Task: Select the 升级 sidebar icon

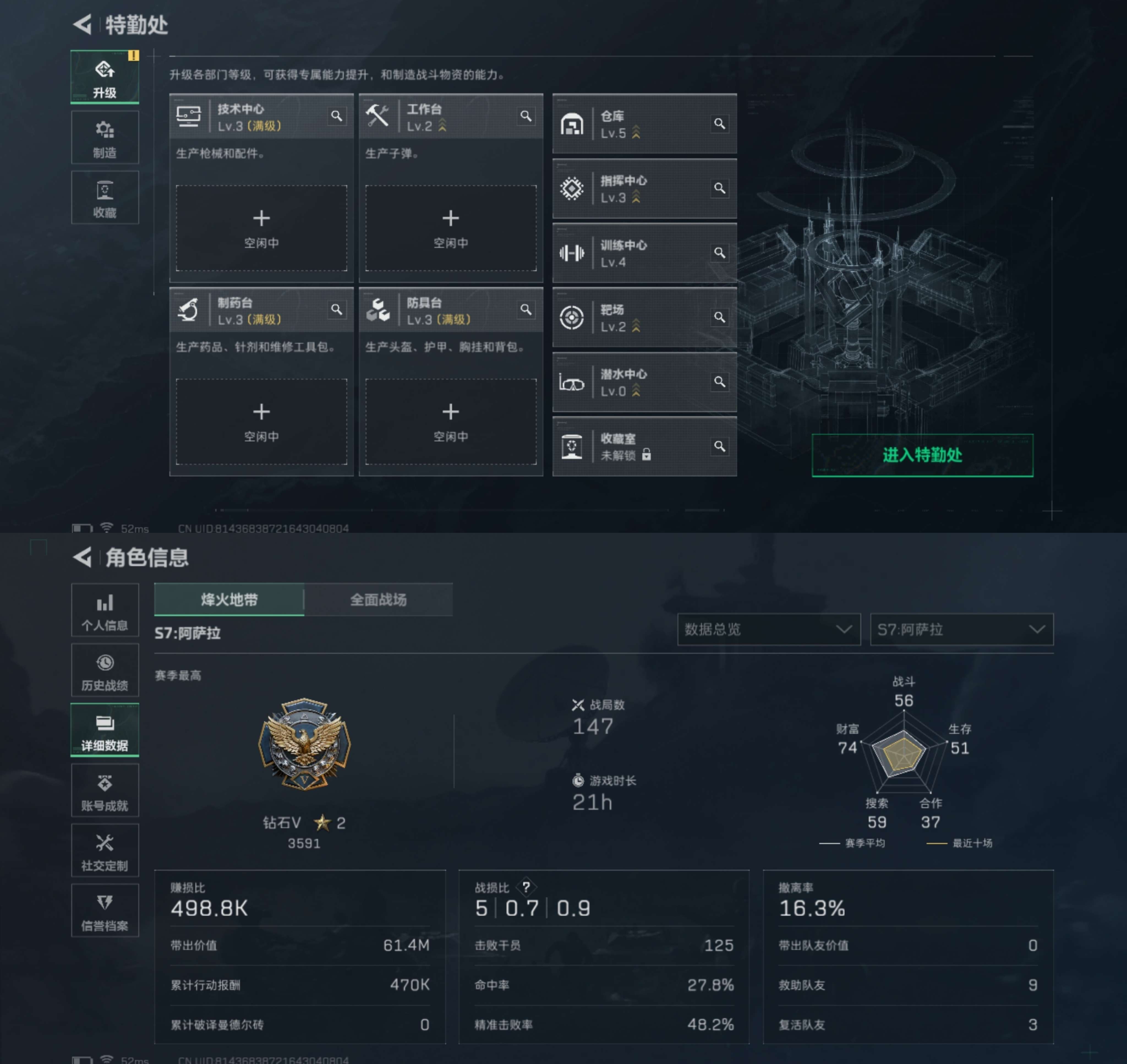Action: [105, 77]
